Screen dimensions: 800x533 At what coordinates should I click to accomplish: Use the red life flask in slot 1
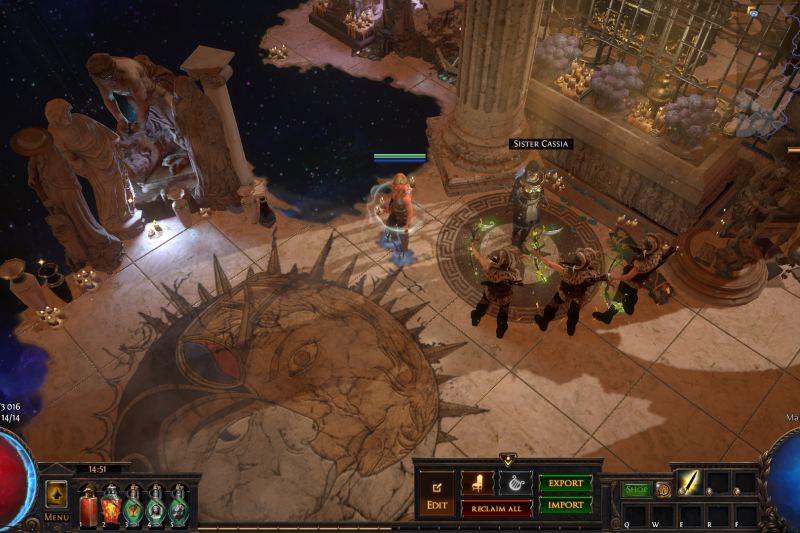[88, 503]
